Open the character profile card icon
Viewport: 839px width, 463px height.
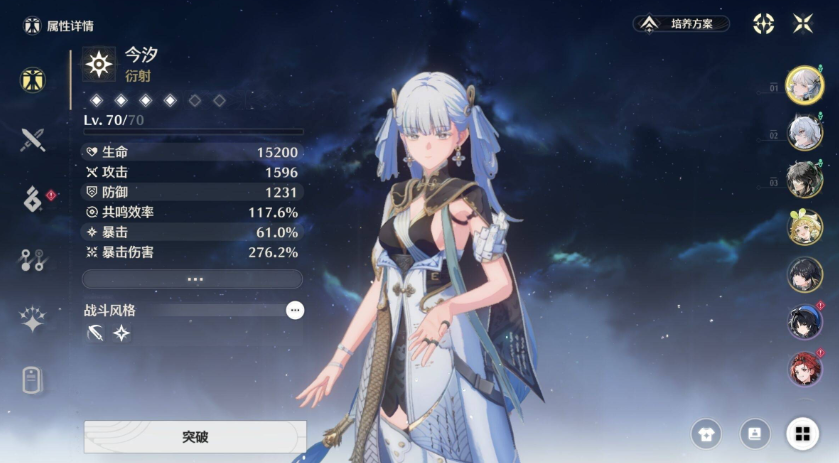tap(753, 433)
